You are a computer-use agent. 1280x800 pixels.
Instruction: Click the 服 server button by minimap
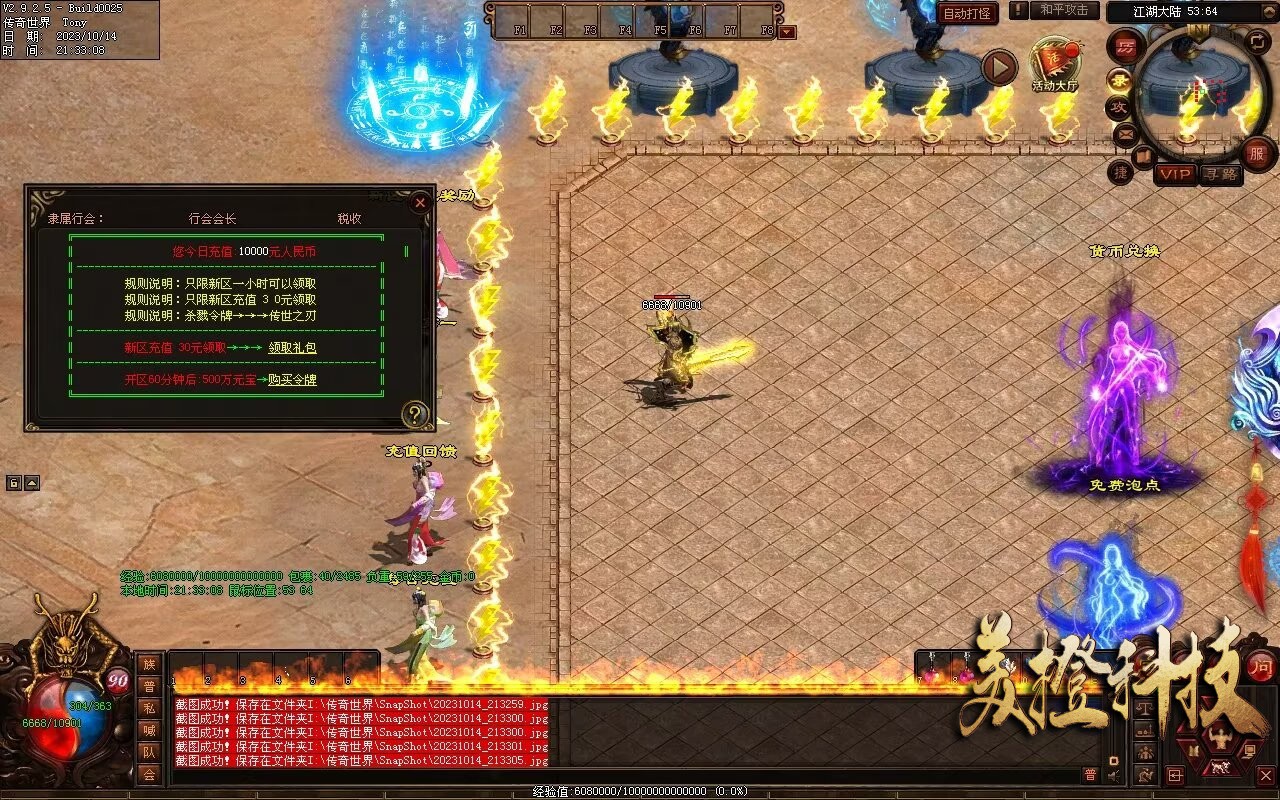coord(1256,154)
